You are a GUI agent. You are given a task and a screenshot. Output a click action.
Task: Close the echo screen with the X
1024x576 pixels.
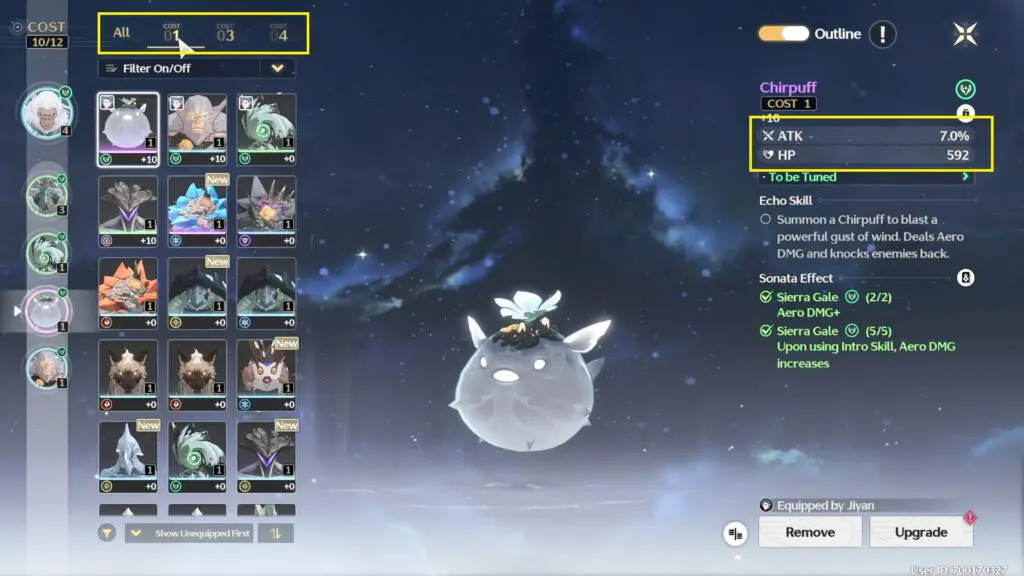[x=965, y=34]
